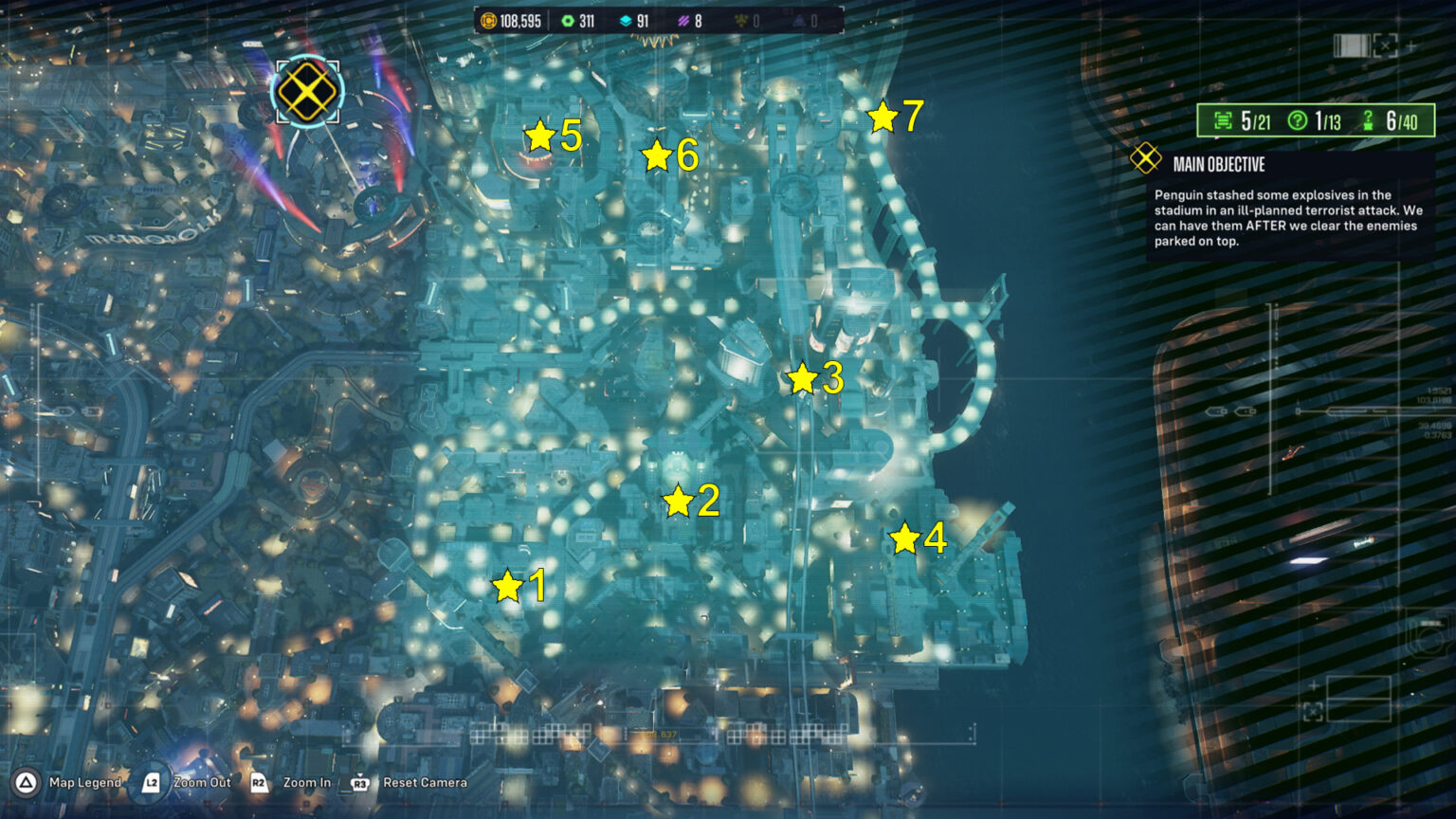
Task: Activate Reset Camera
Action: [x=424, y=783]
